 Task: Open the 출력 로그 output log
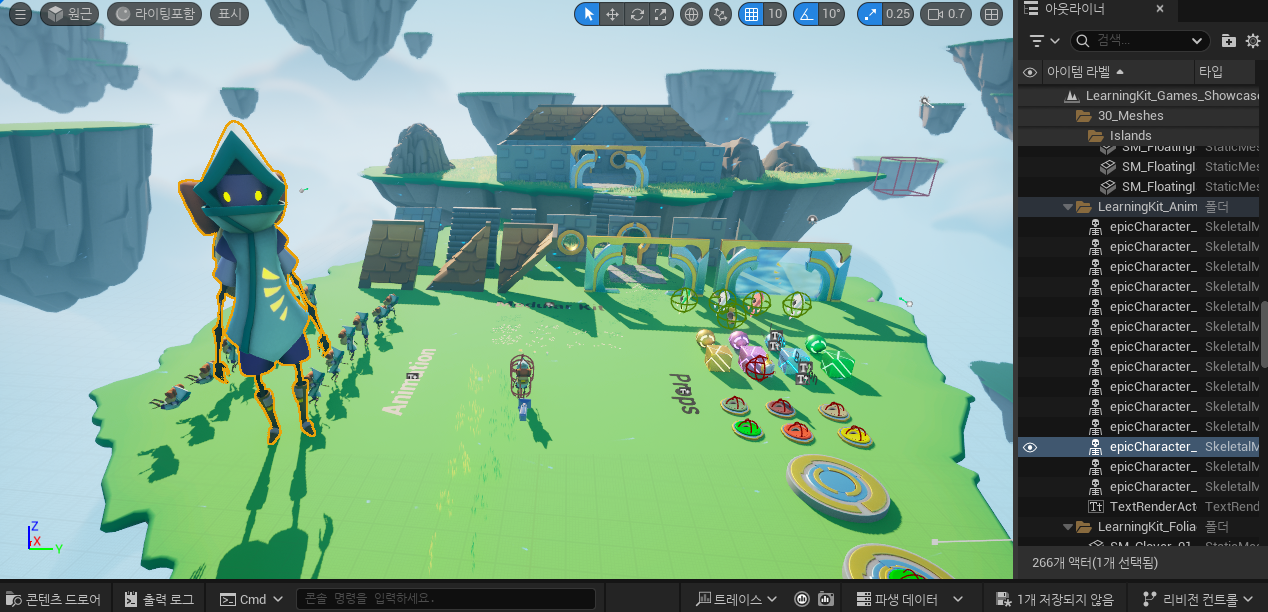tap(160, 599)
